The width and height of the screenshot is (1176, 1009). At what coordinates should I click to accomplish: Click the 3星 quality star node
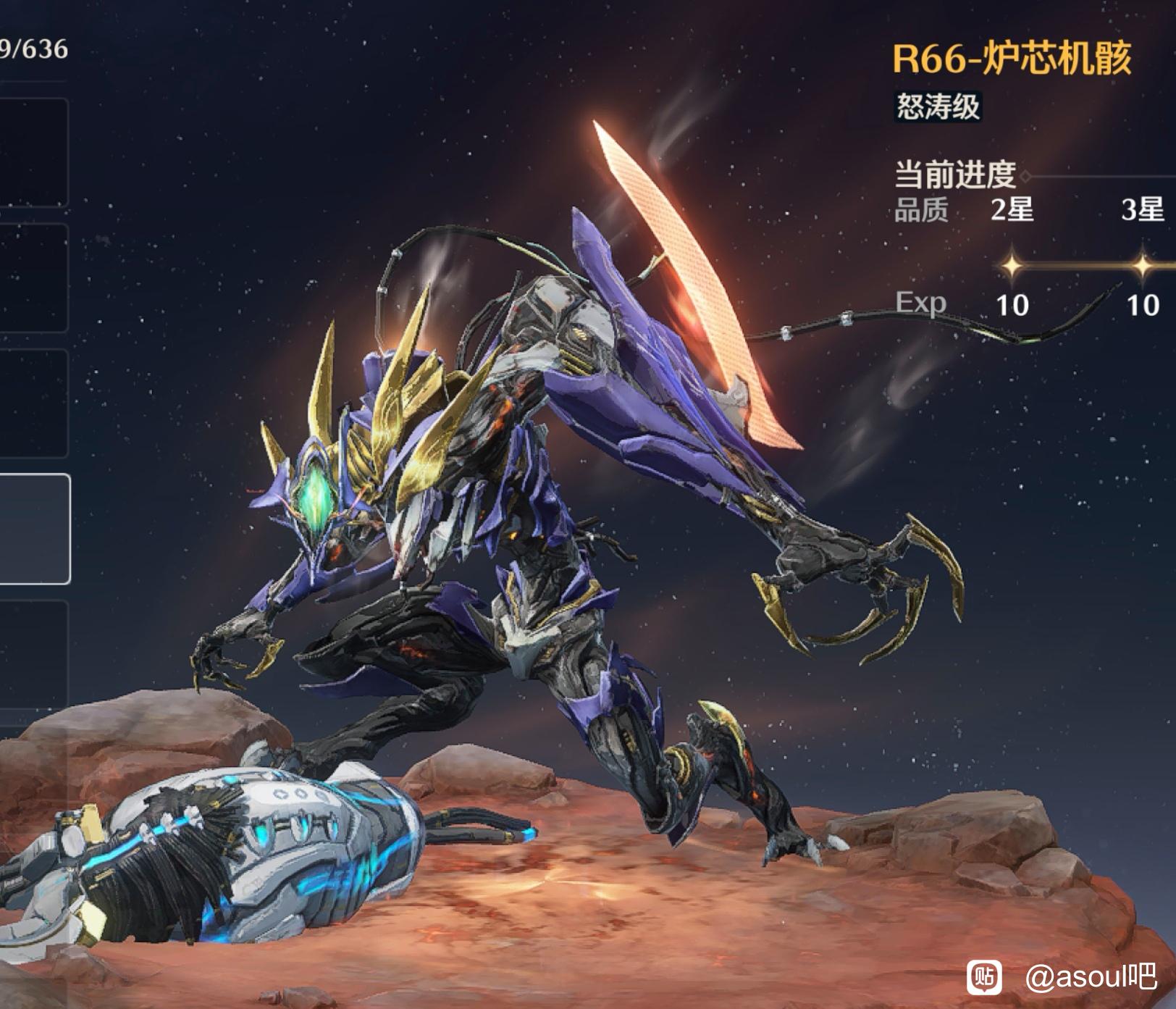1142,266
